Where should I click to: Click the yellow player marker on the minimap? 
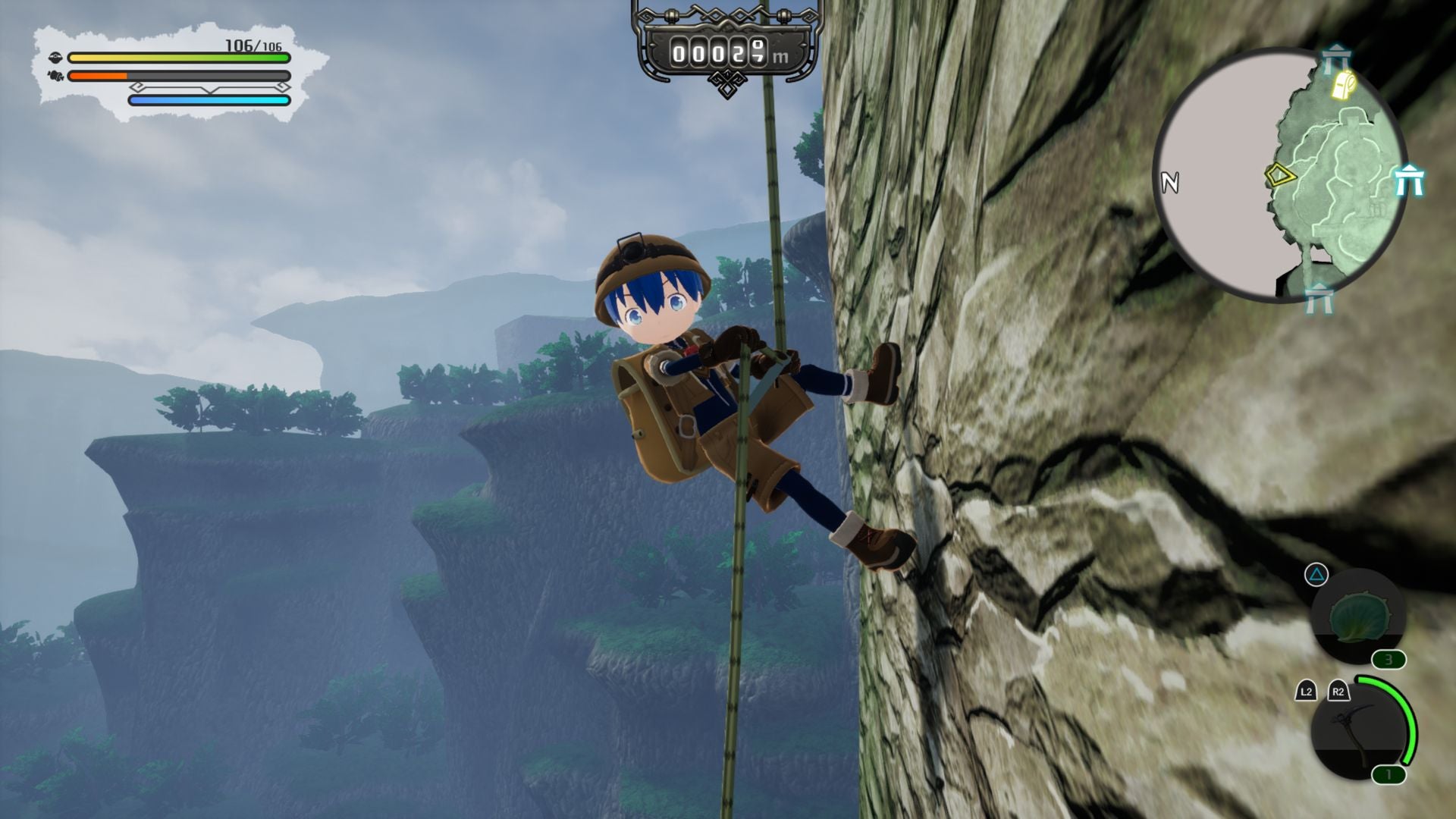pos(1280,176)
